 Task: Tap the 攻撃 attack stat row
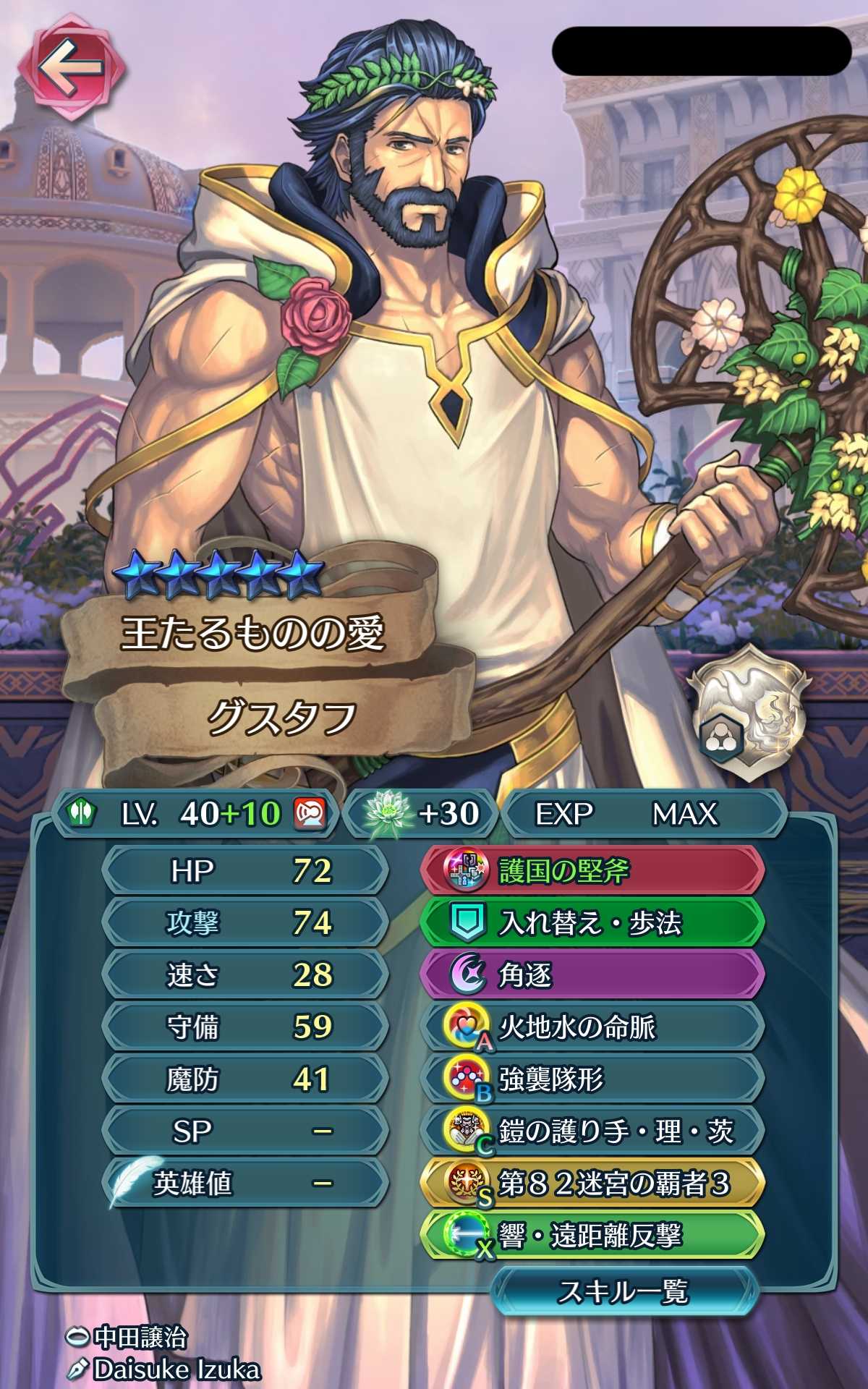pos(246,923)
